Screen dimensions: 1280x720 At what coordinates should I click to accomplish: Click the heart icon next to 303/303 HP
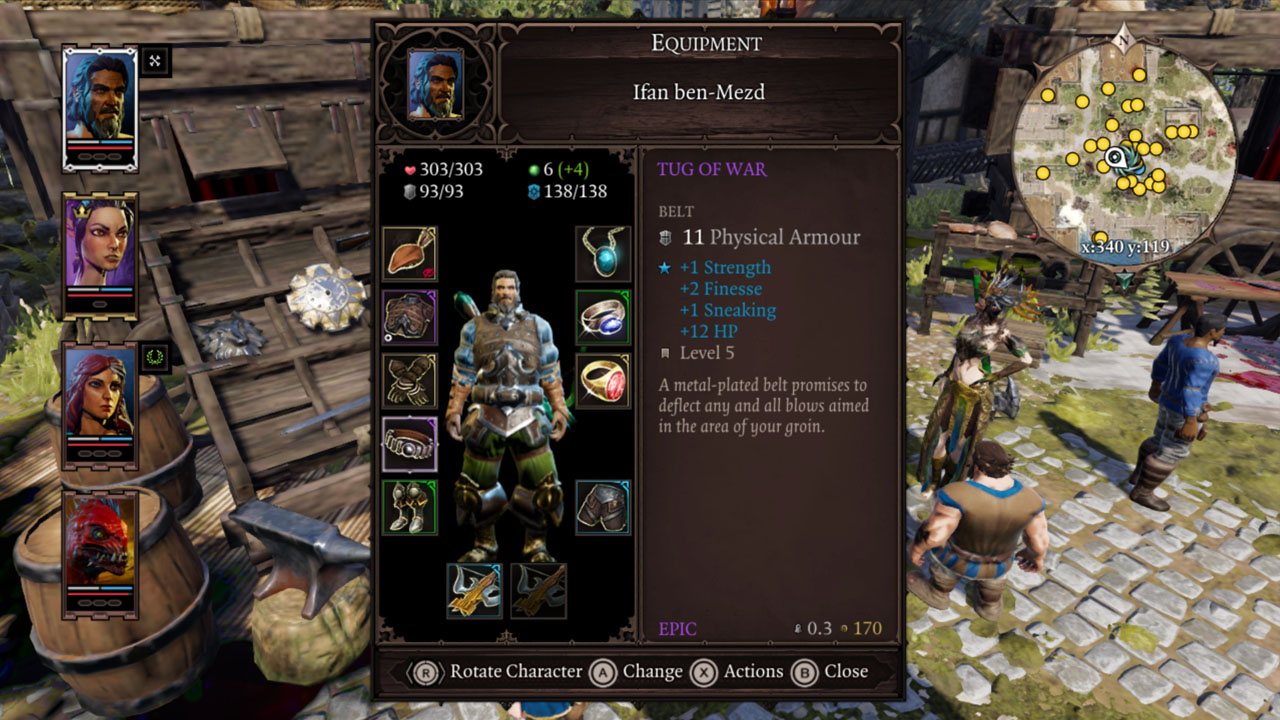[409, 168]
